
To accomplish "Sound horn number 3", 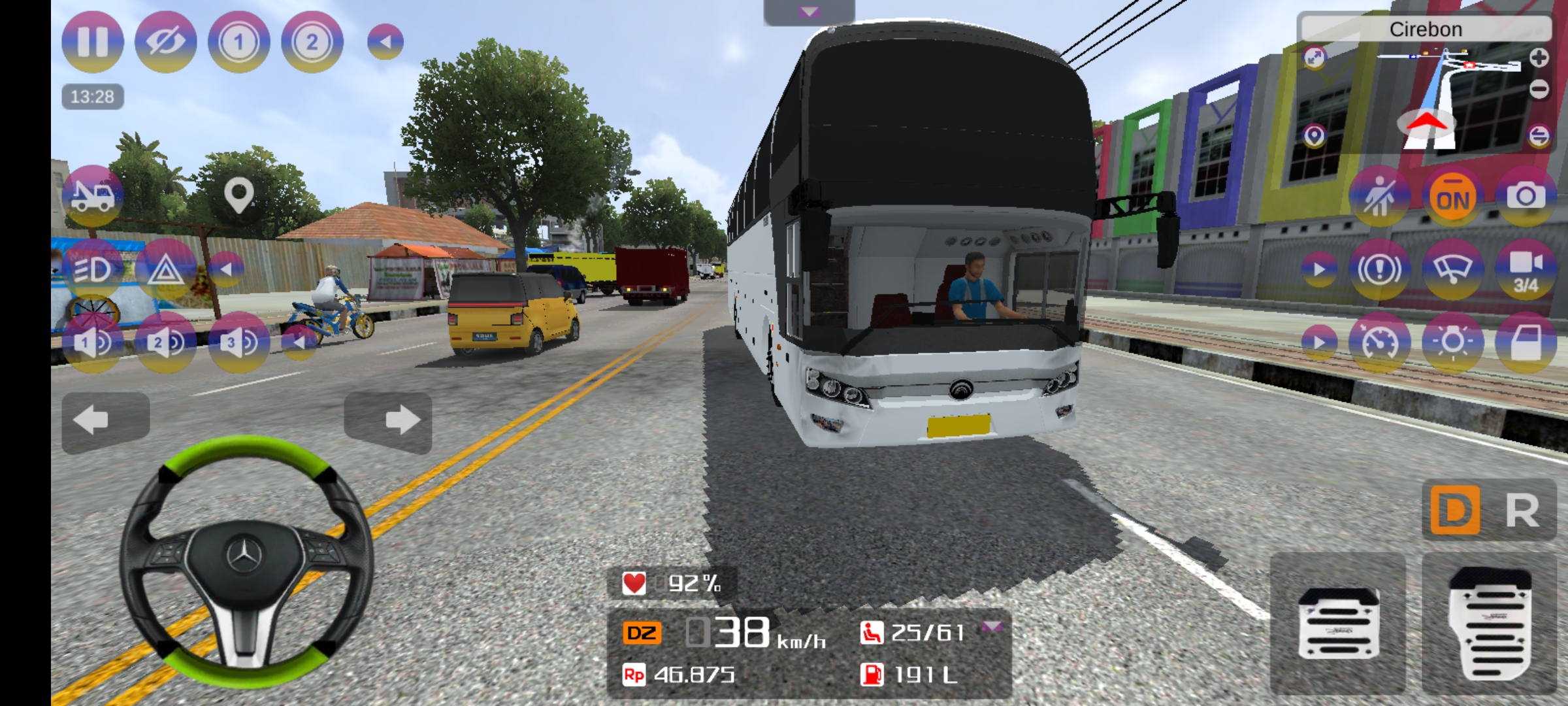I will point(238,343).
